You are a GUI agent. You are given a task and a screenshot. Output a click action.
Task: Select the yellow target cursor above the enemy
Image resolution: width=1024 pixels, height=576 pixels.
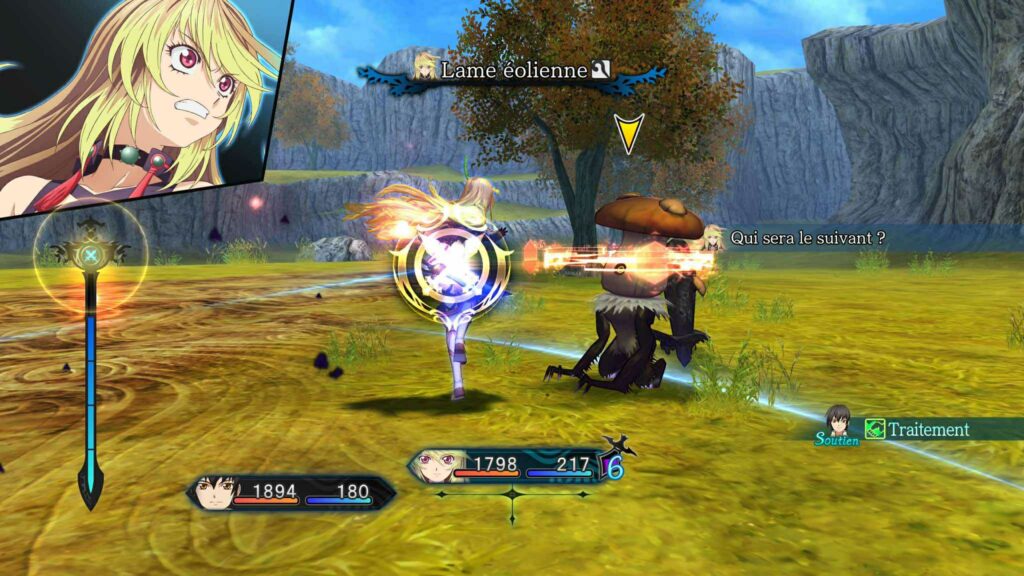click(x=628, y=133)
